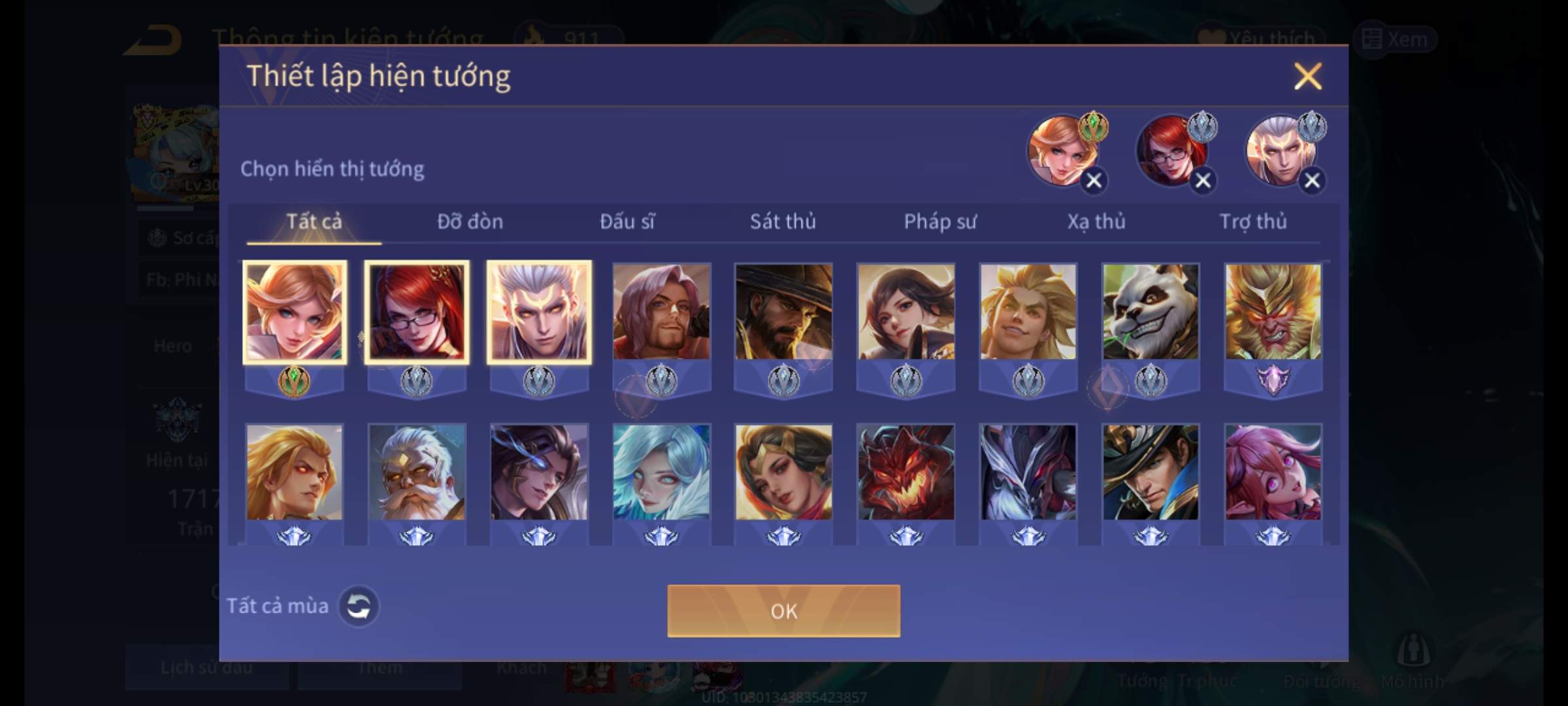Select the Sát thủ tab
1568x706 pixels.
783,222
